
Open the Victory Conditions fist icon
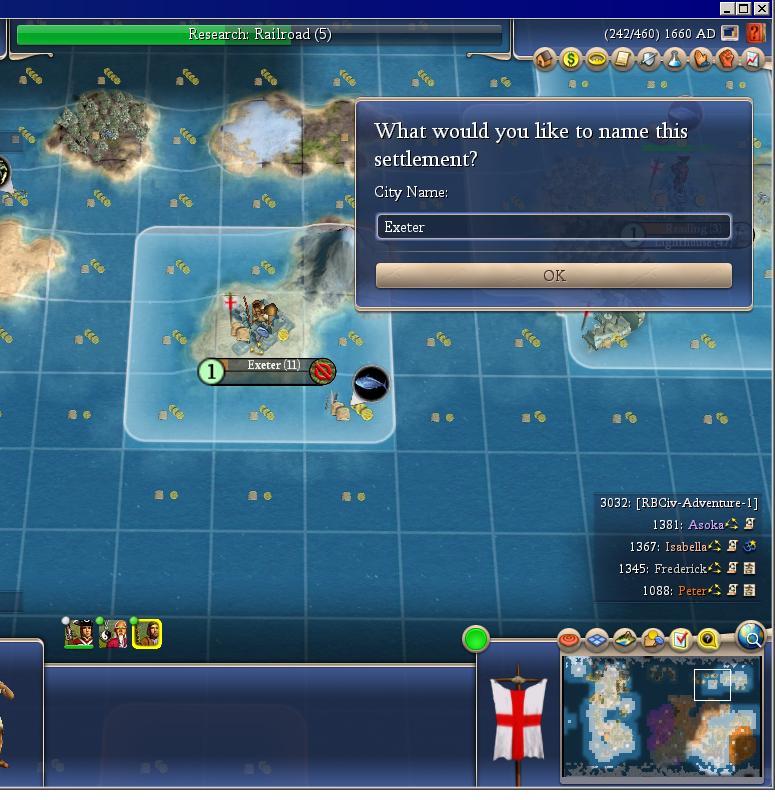[x=726, y=59]
